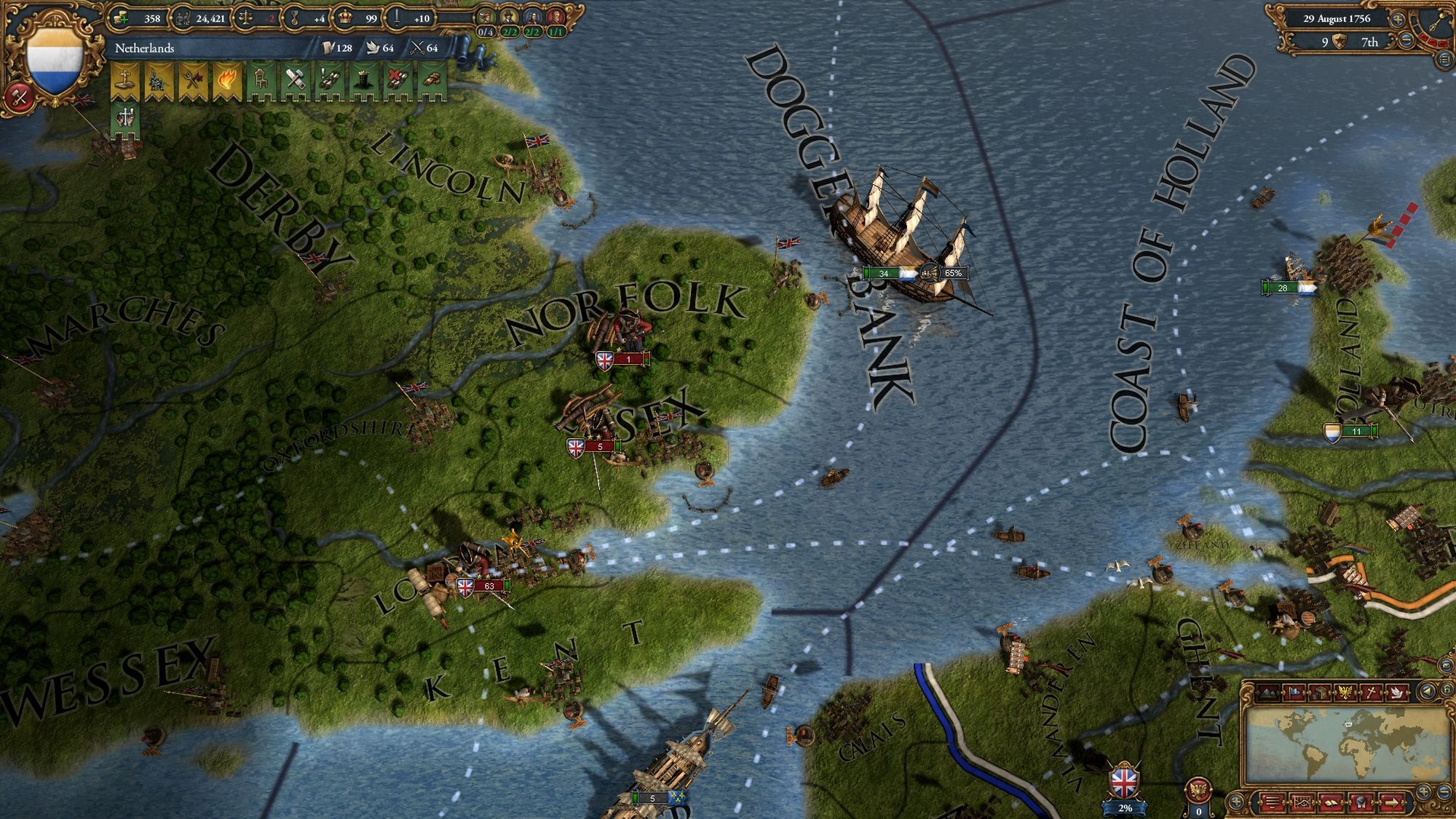
Task: Click the administrative power scroll icon
Action: click(x=328, y=48)
